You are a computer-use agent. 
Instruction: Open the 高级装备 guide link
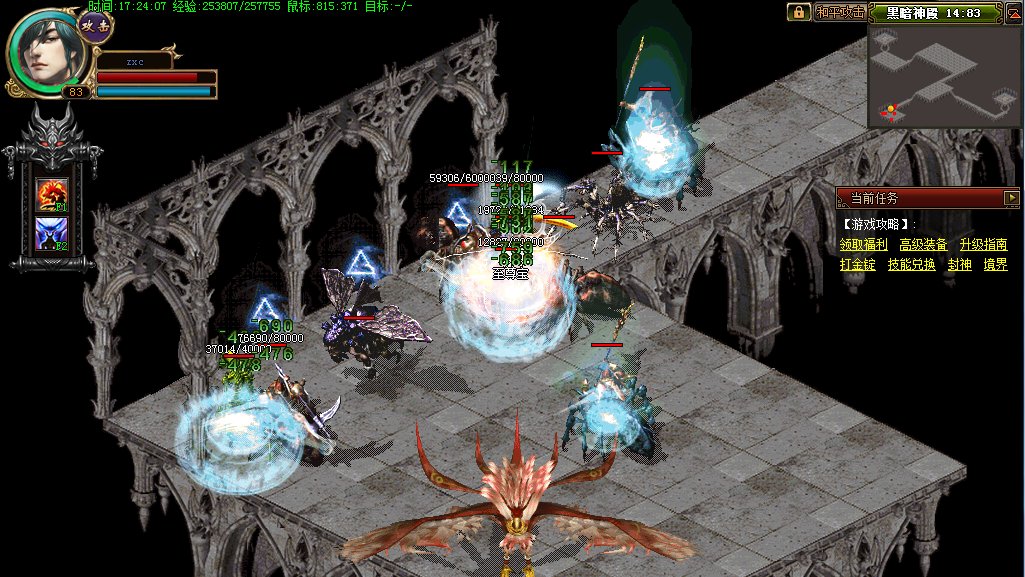coord(923,244)
